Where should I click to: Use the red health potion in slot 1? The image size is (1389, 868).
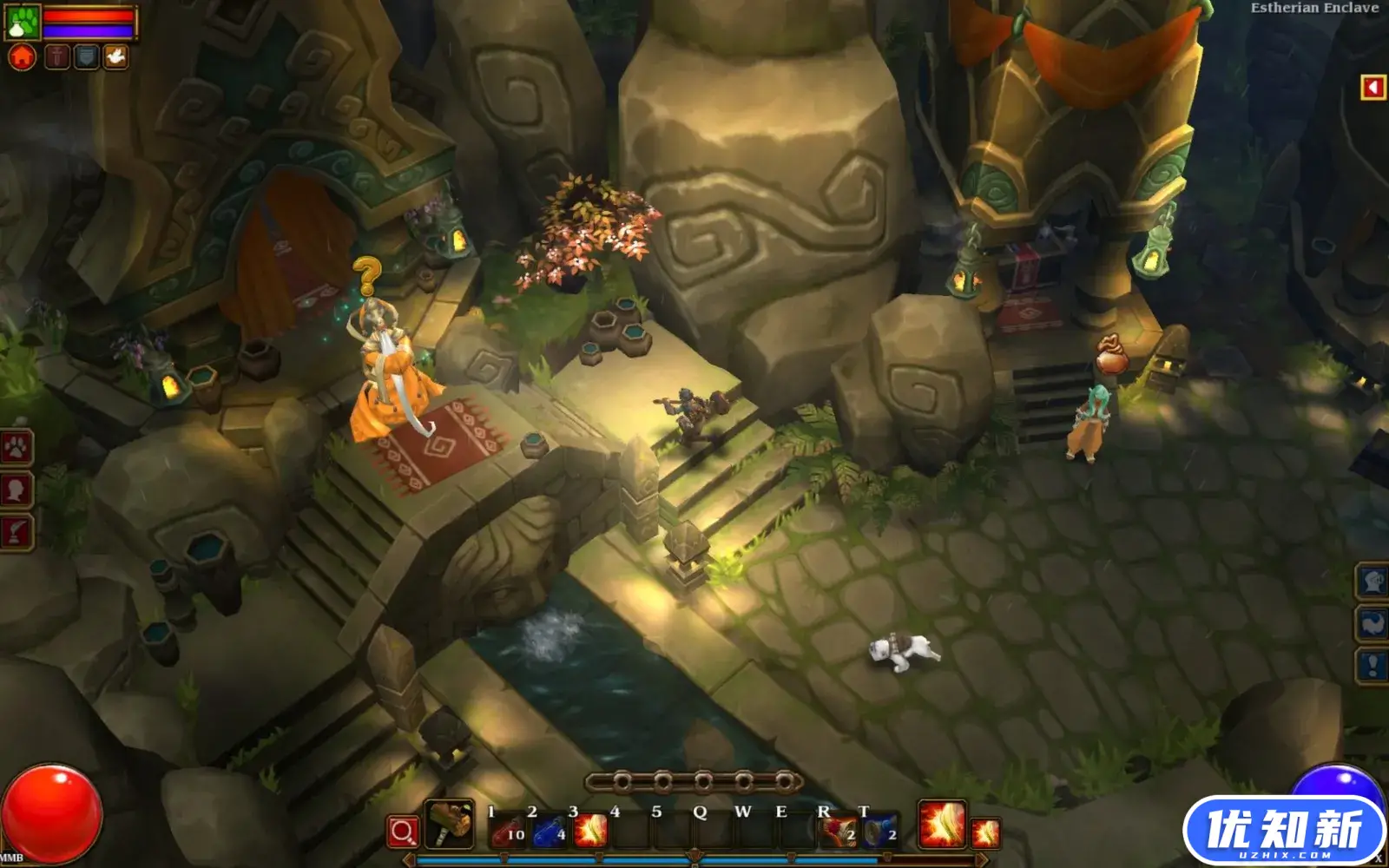point(508,830)
